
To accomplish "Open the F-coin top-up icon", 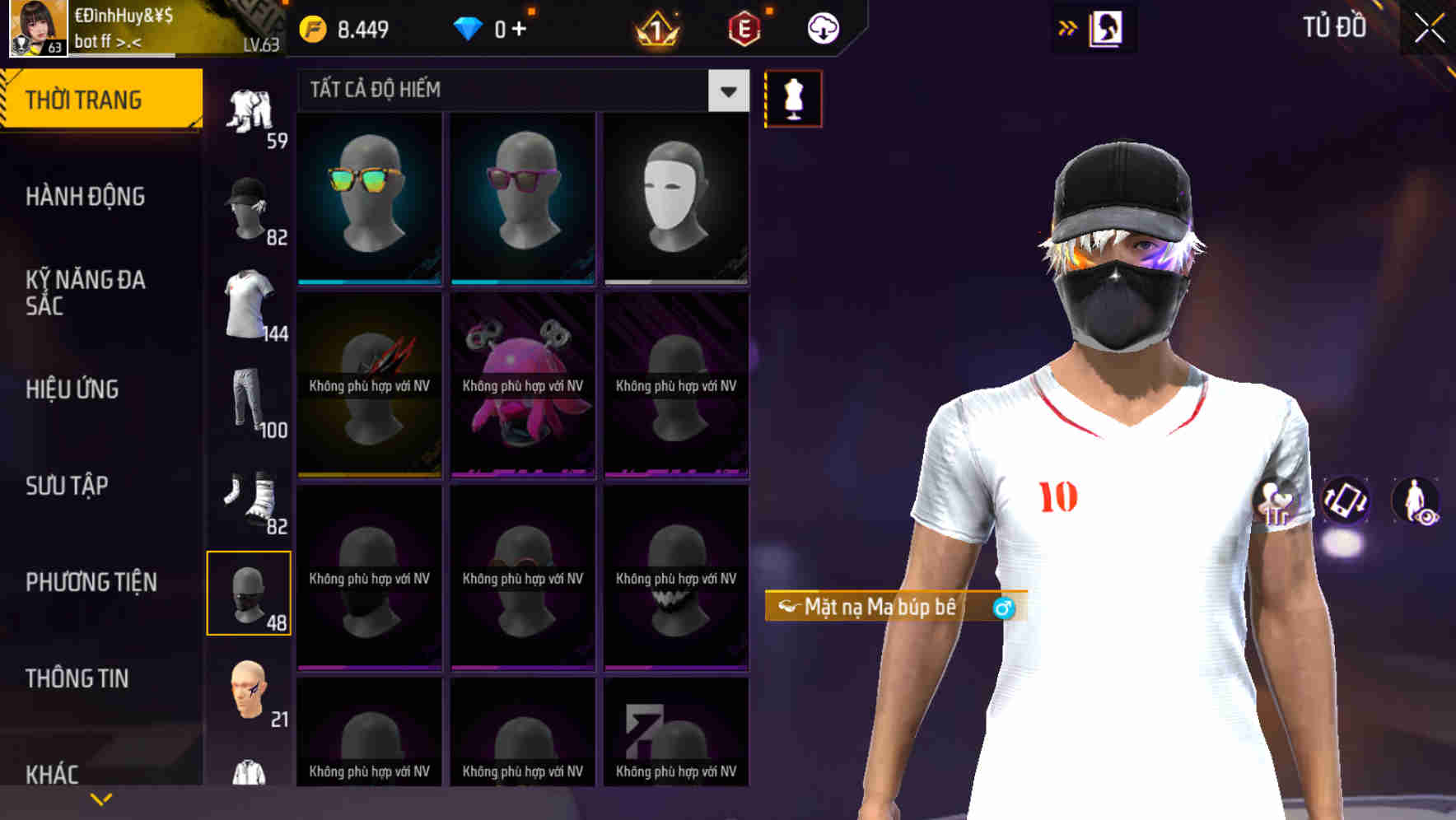I will (311, 27).
